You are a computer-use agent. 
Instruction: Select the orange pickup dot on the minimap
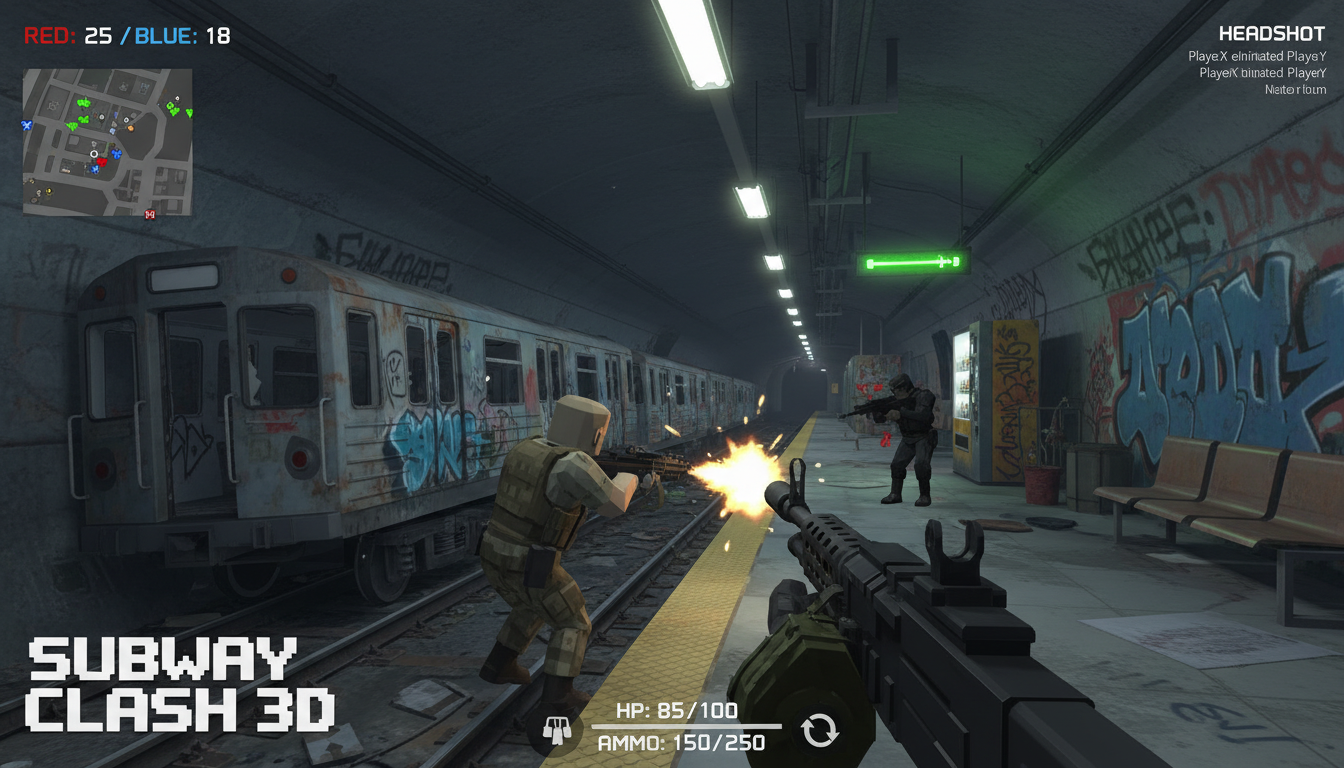pyautogui.click(x=130, y=128)
